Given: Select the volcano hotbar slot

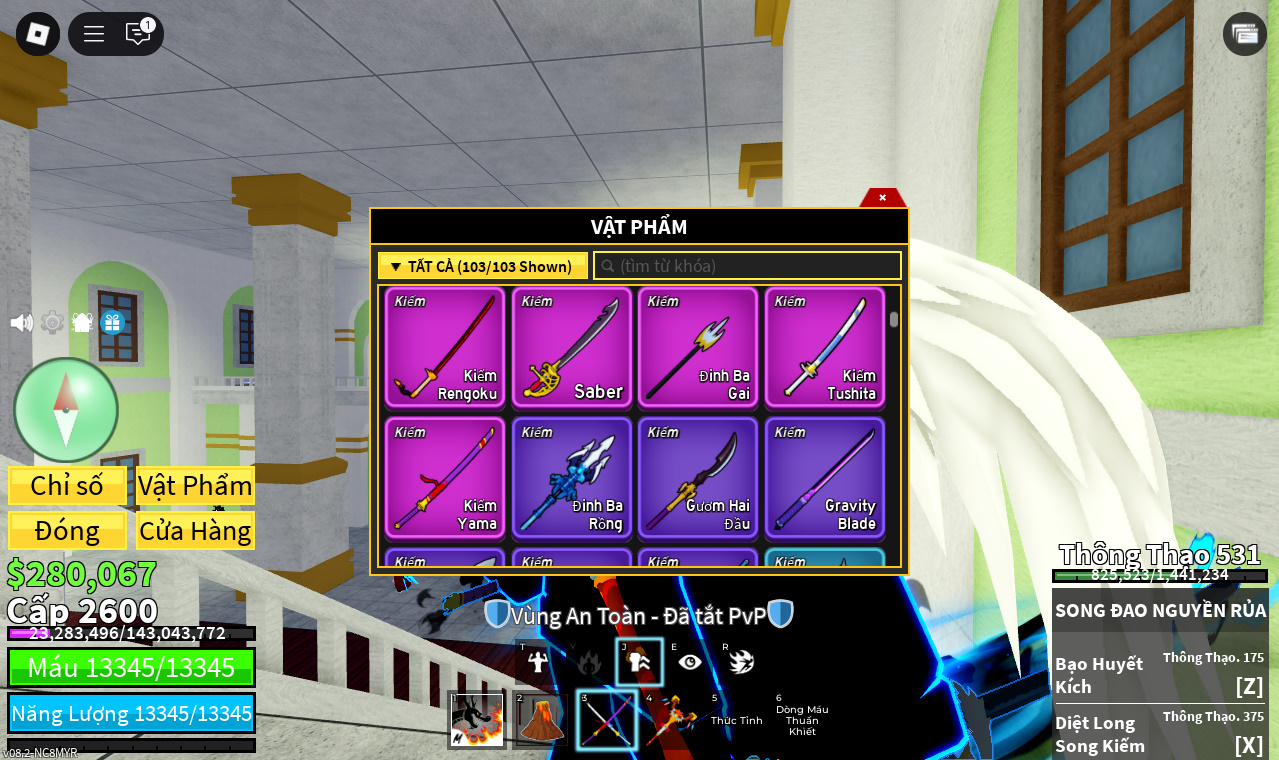Looking at the screenshot, I should [540, 720].
